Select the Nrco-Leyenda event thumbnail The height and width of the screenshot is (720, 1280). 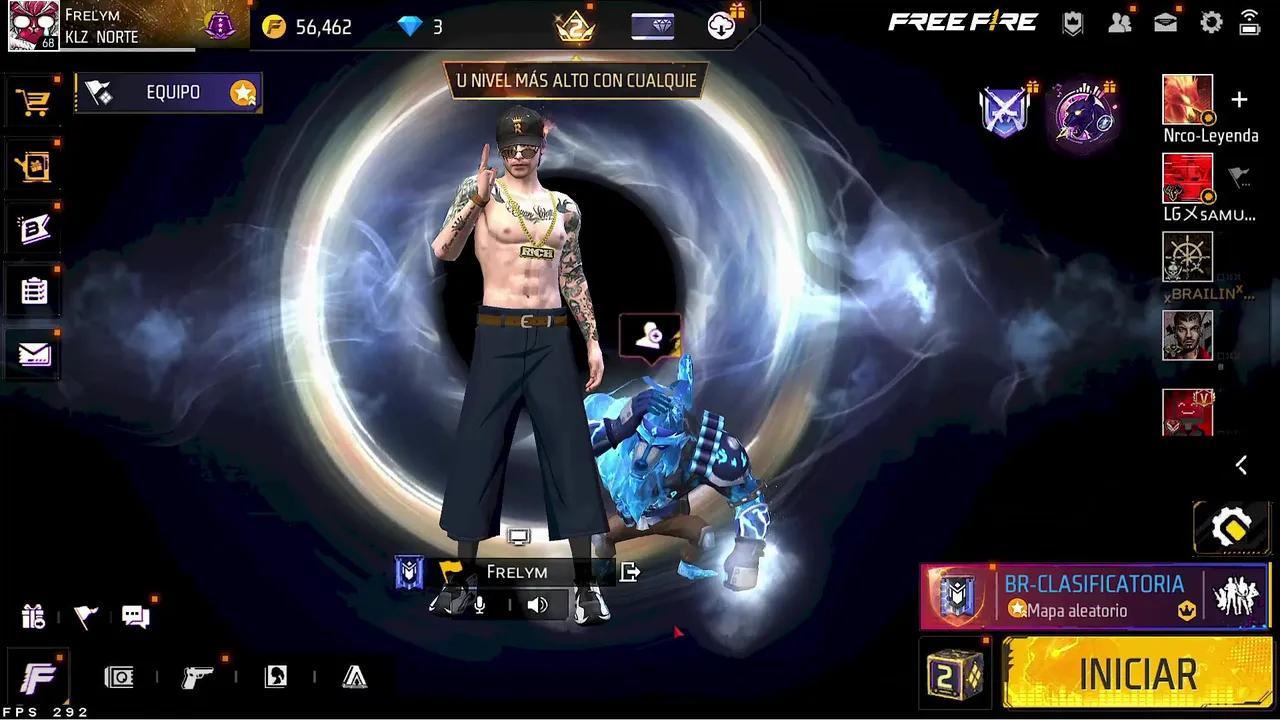point(1187,100)
